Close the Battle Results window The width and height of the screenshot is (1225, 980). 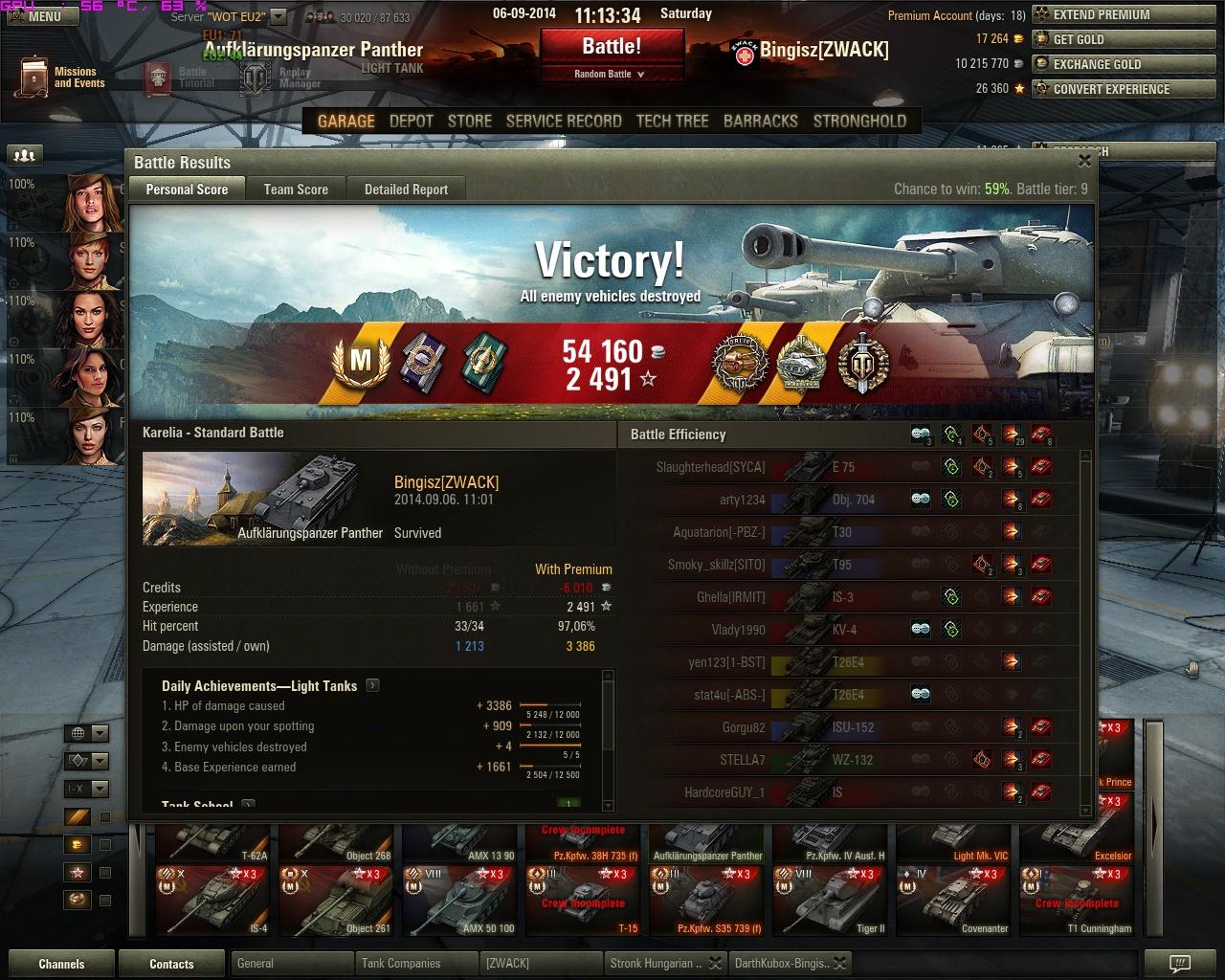tap(1084, 161)
